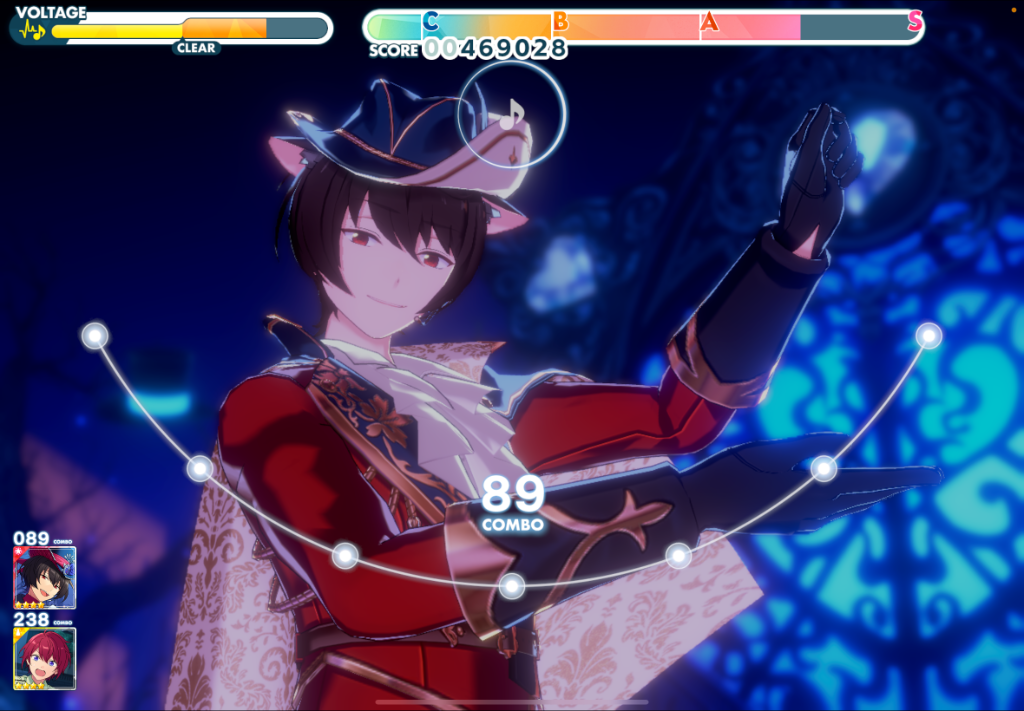Select the red-haired character card showing 238 combo
Viewport: 1024px width, 711px height.
[44, 658]
